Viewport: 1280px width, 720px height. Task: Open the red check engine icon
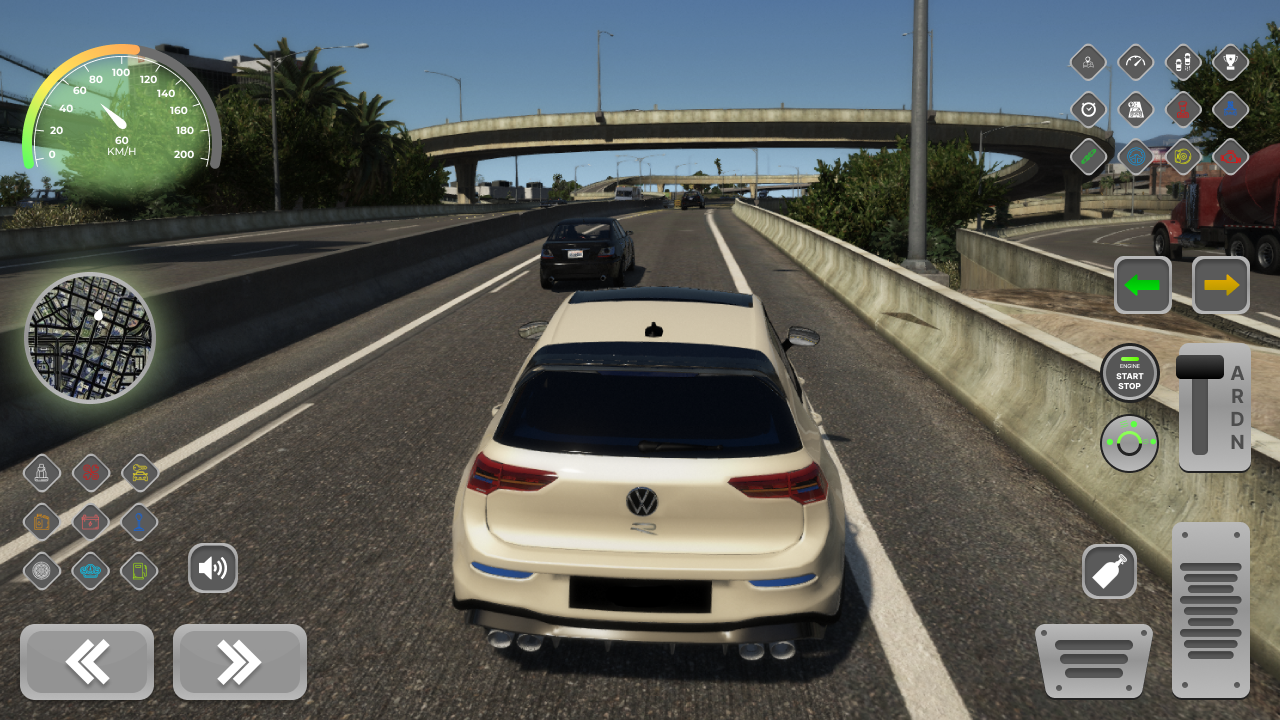(1231, 157)
